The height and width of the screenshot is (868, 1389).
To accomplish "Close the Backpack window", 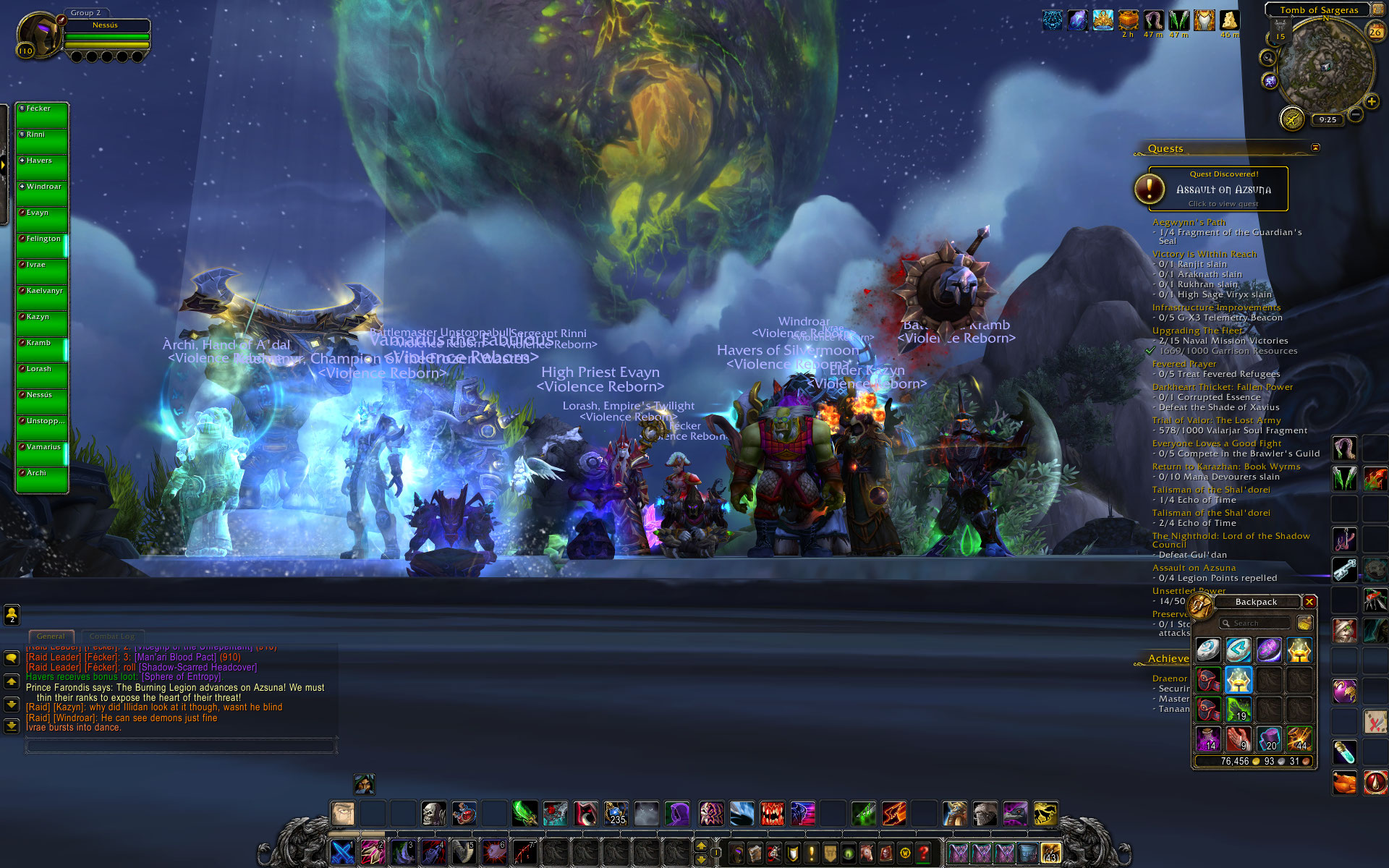I will click(1309, 602).
